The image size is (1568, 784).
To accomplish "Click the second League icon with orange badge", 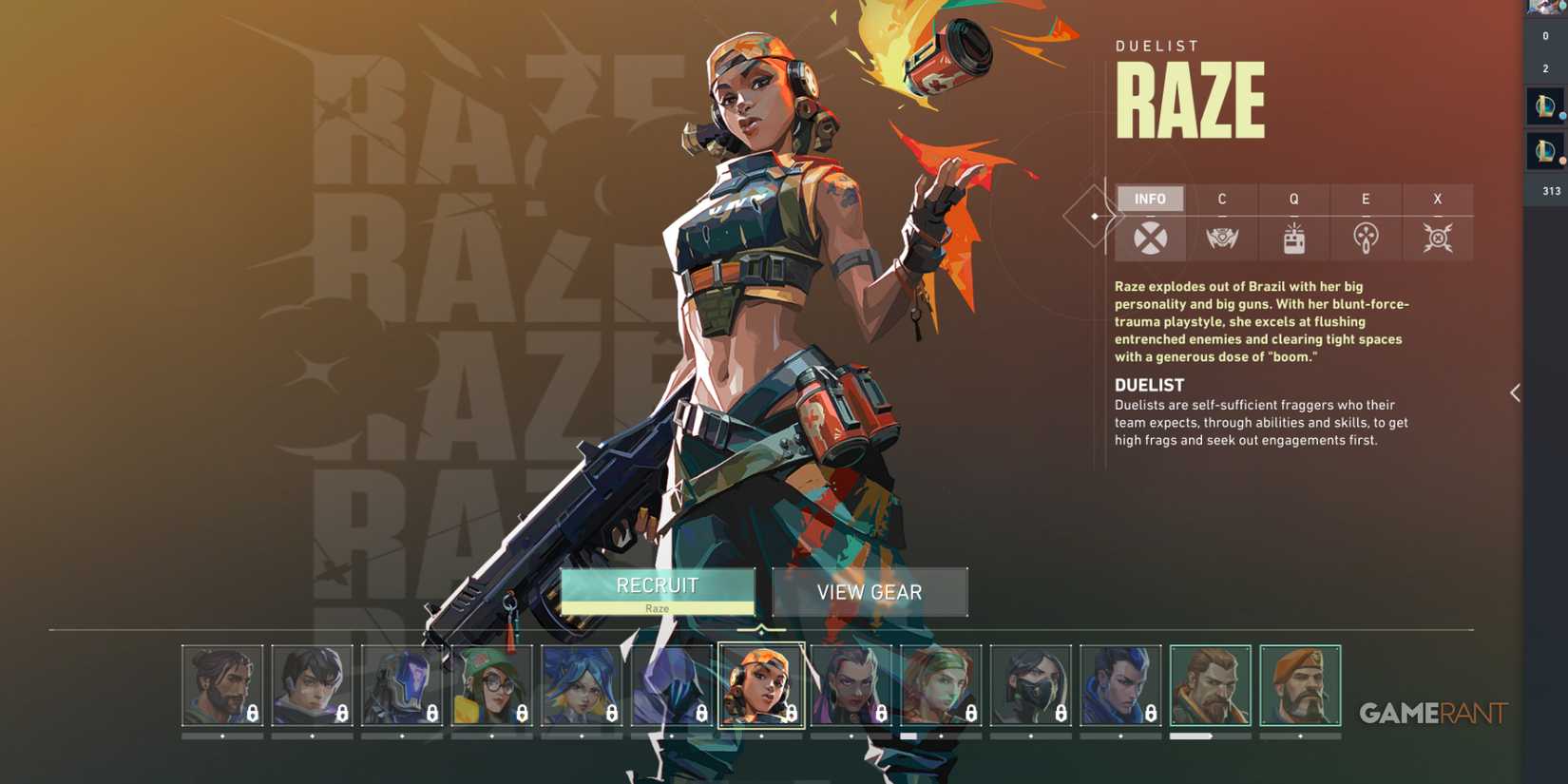I will pos(1544,150).
